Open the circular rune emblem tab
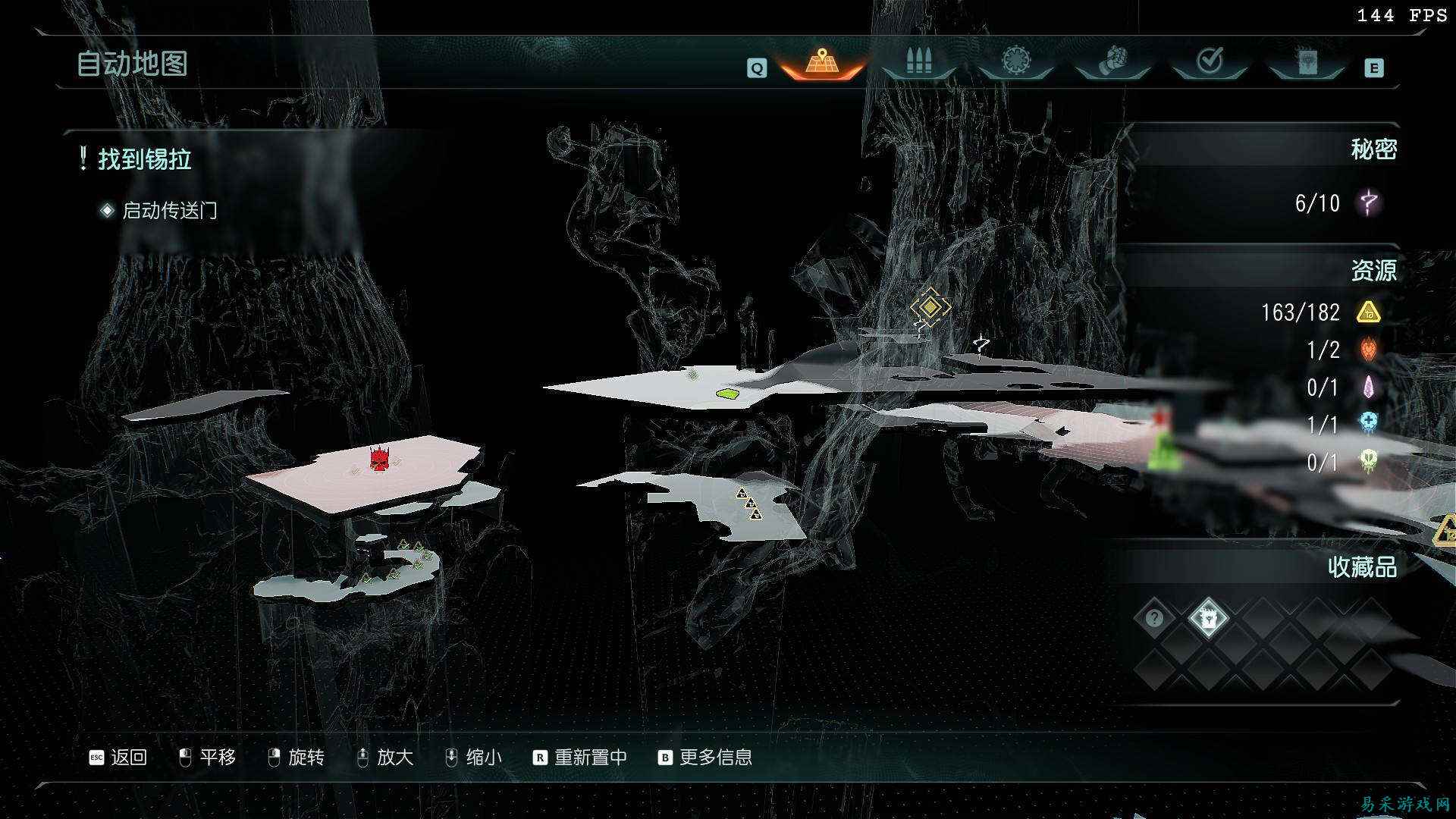This screenshot has width=1456, height=819. [x=1015, y=61]
